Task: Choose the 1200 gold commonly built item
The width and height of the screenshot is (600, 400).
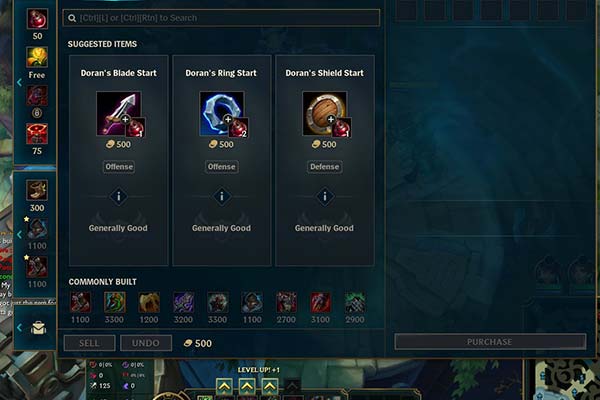Action: 149,302
